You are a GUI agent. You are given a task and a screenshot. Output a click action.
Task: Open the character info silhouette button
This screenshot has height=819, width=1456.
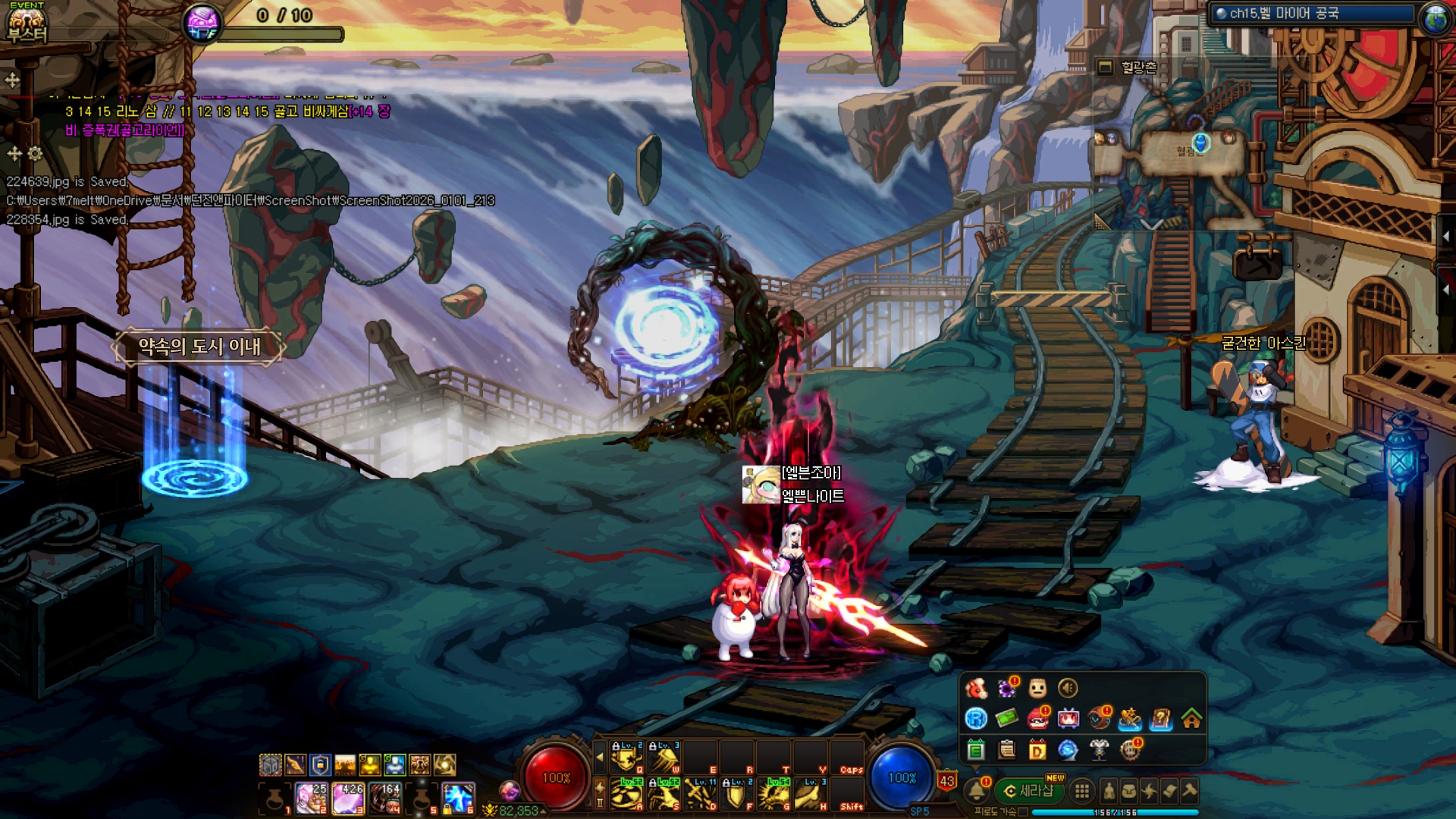click(x=1109, y=792)
